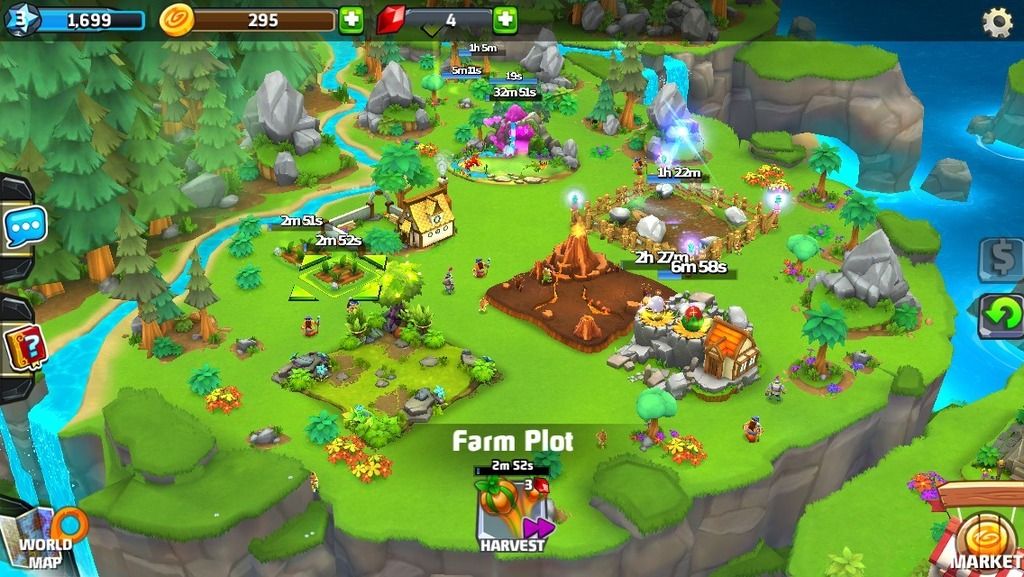The image size is (1024, 577).
Task: Open the dollar sign shop button
Action: [x=1000, y=259]
